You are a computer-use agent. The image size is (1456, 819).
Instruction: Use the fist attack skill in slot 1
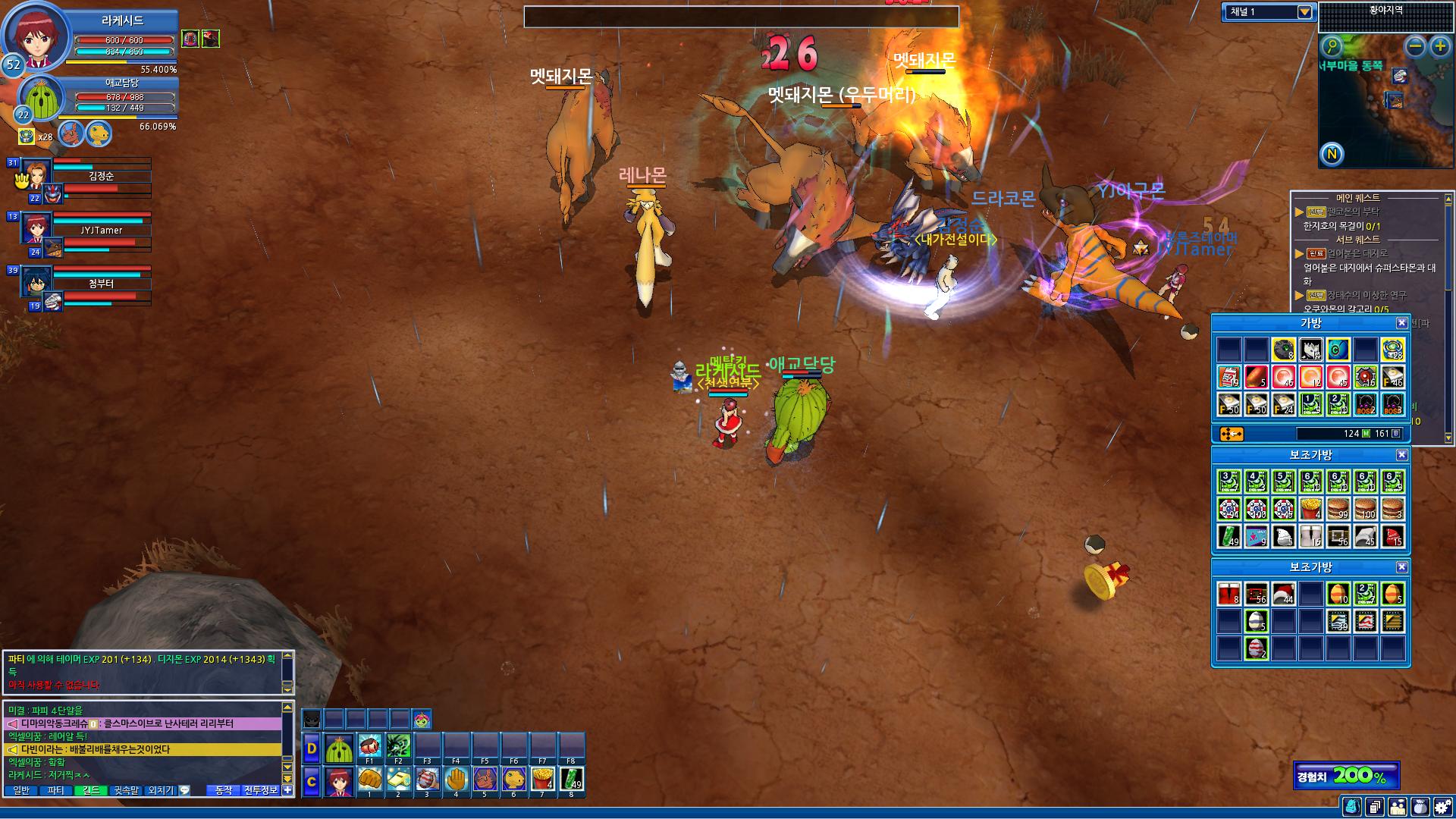tap(369, 780)
